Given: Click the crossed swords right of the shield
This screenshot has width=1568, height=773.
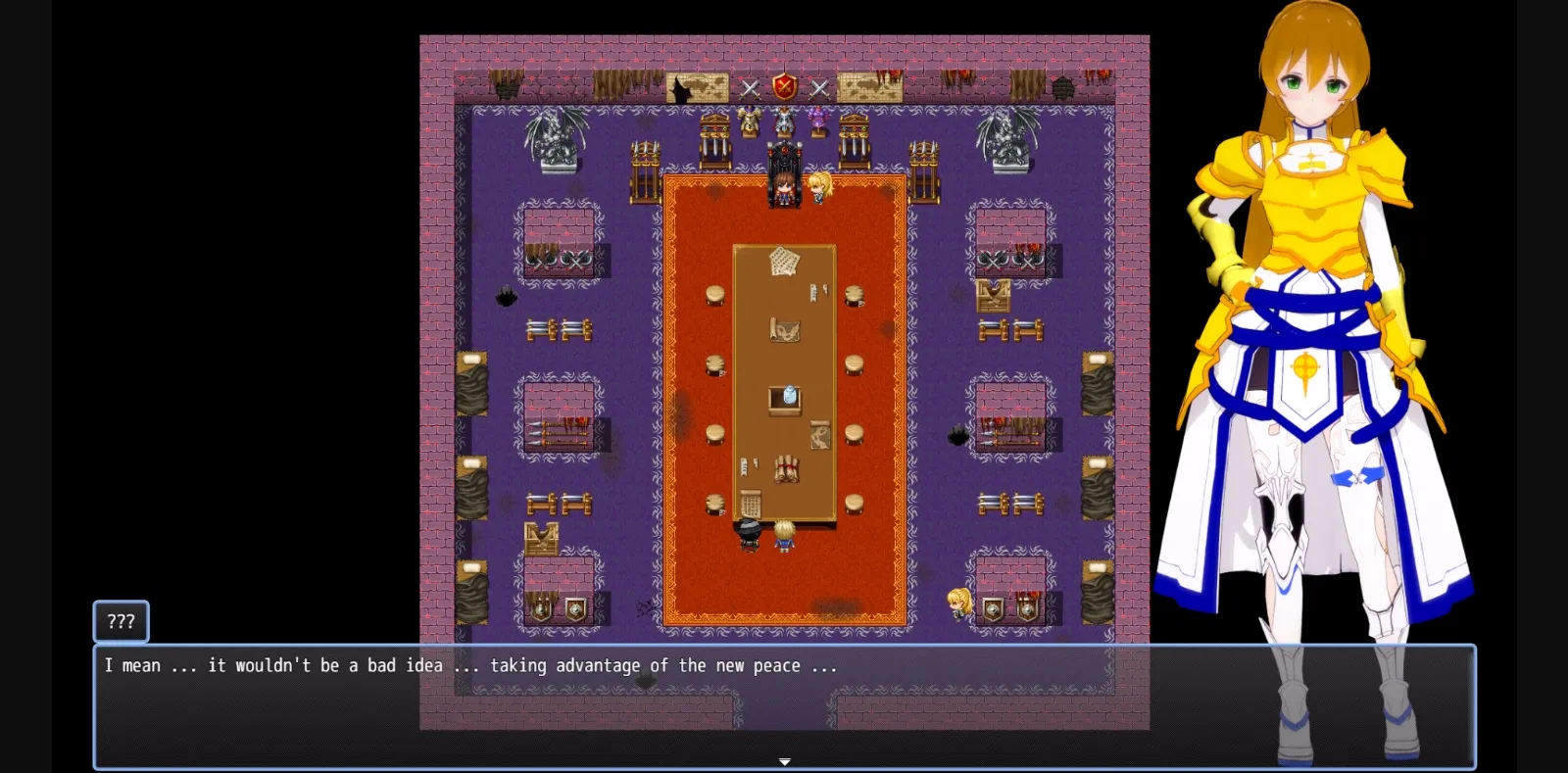Looking at the screenshot, I should [820, 90].
